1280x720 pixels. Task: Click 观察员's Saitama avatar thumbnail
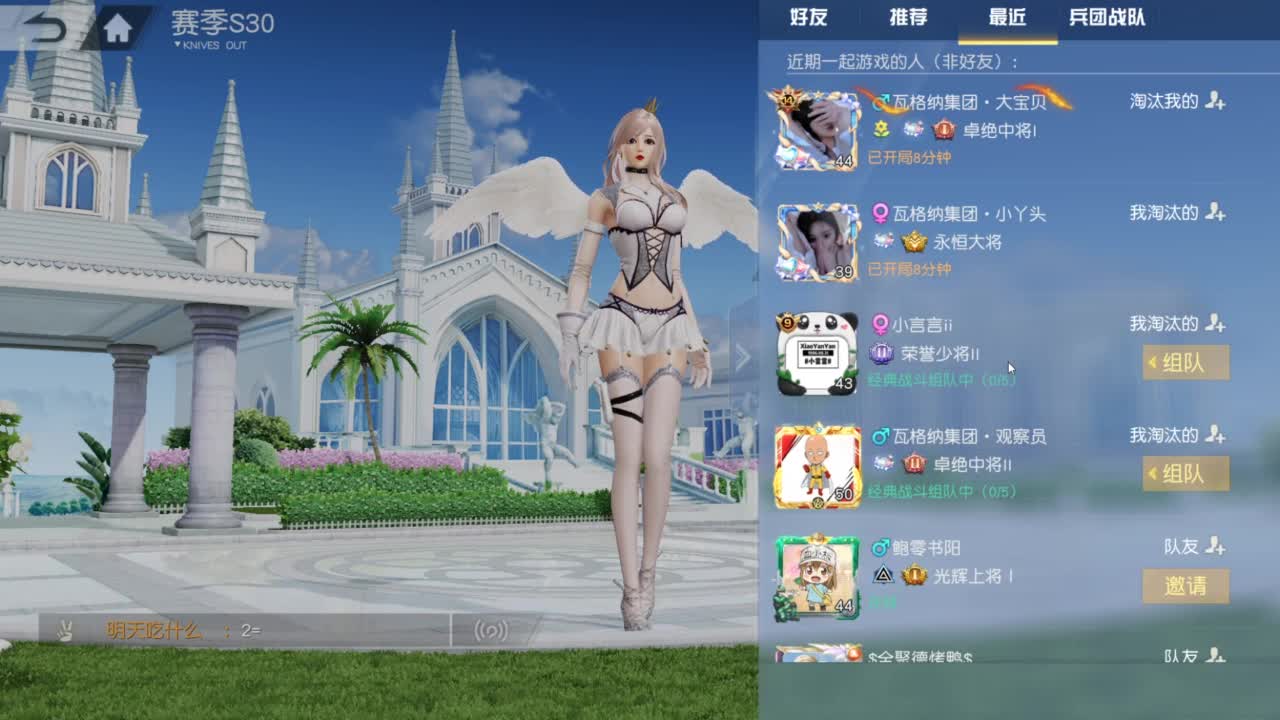pos(816,464)
